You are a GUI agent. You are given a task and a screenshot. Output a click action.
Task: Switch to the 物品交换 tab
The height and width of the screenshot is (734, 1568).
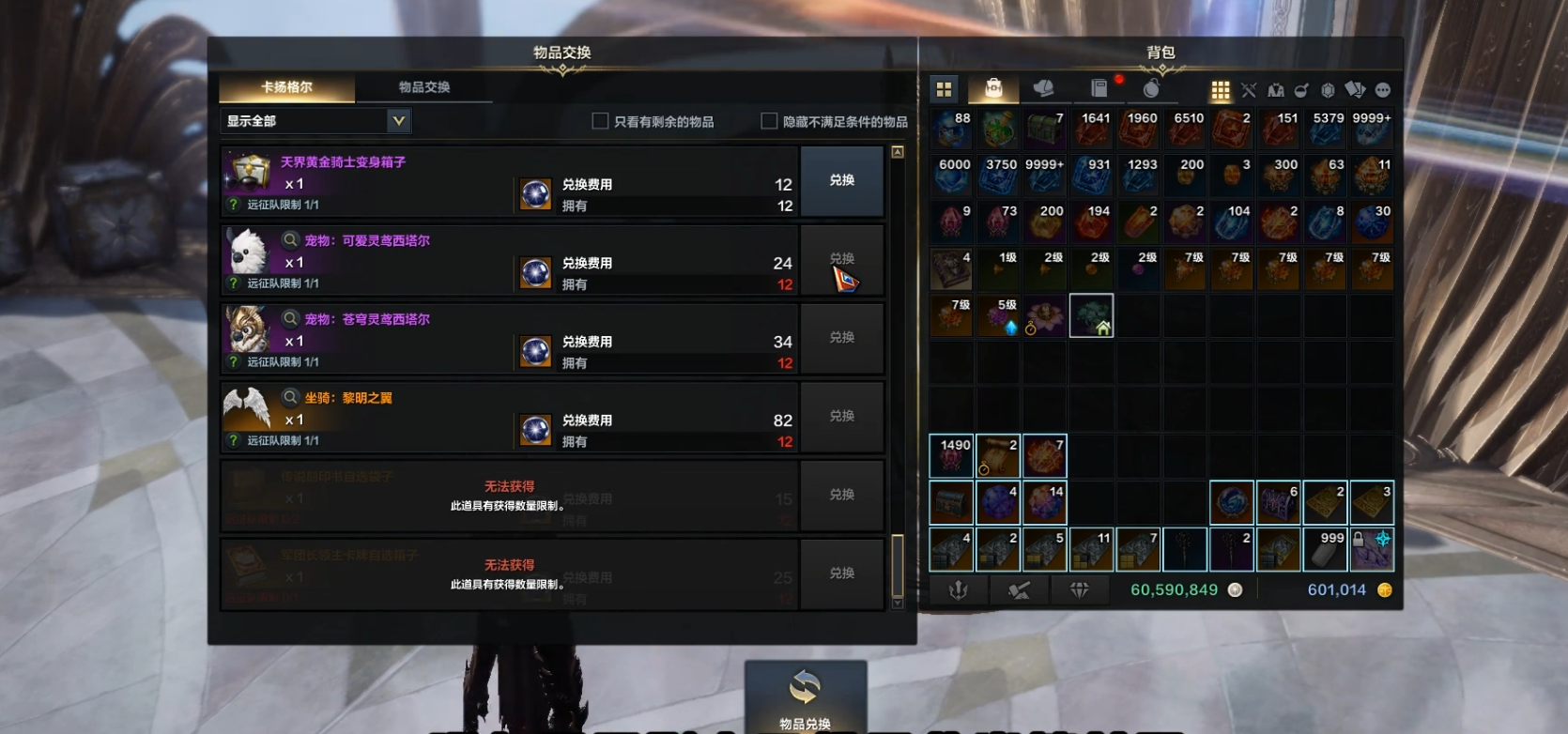[424, 87]
